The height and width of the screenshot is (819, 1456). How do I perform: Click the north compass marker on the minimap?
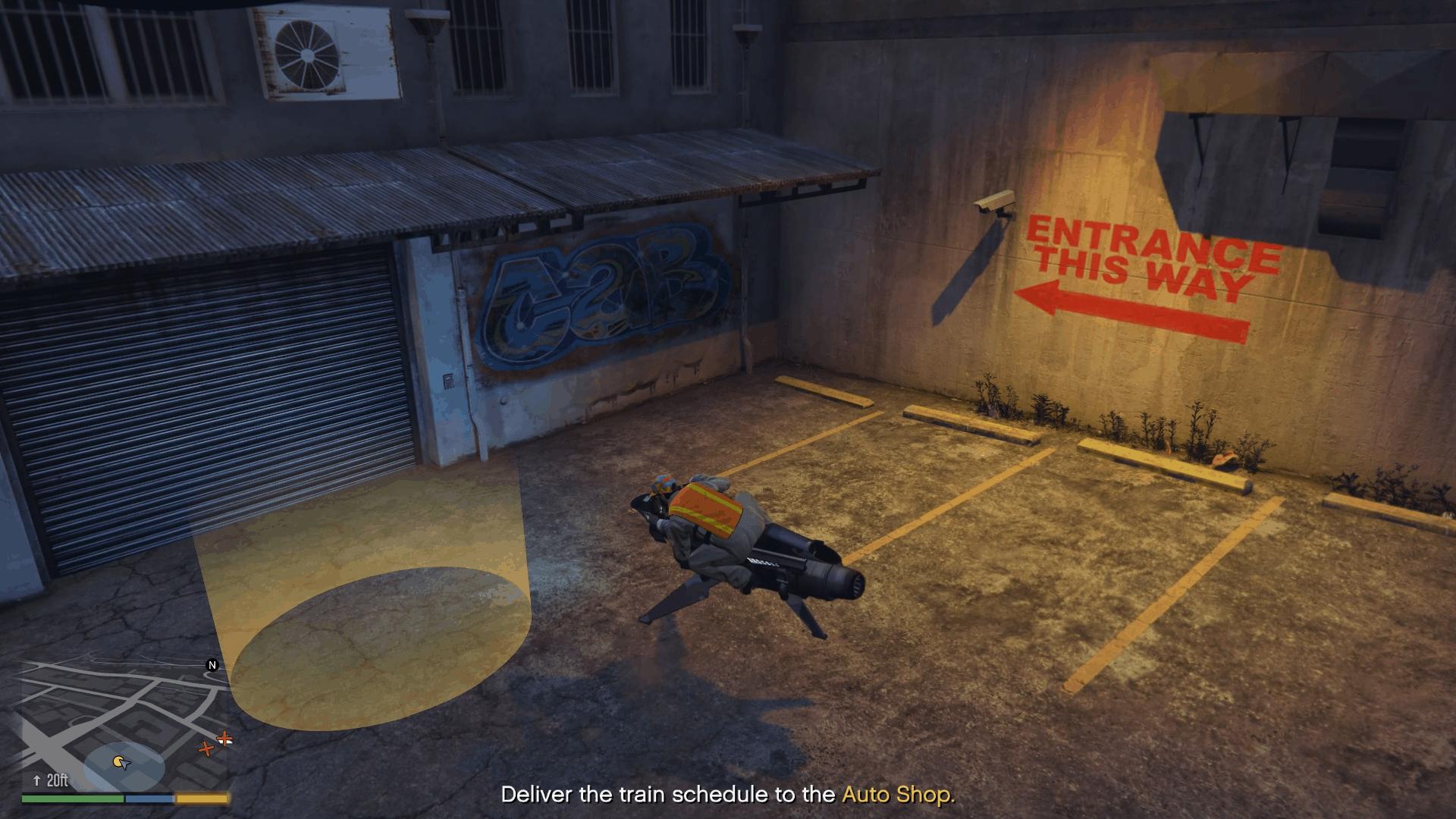tap(212, 665)
